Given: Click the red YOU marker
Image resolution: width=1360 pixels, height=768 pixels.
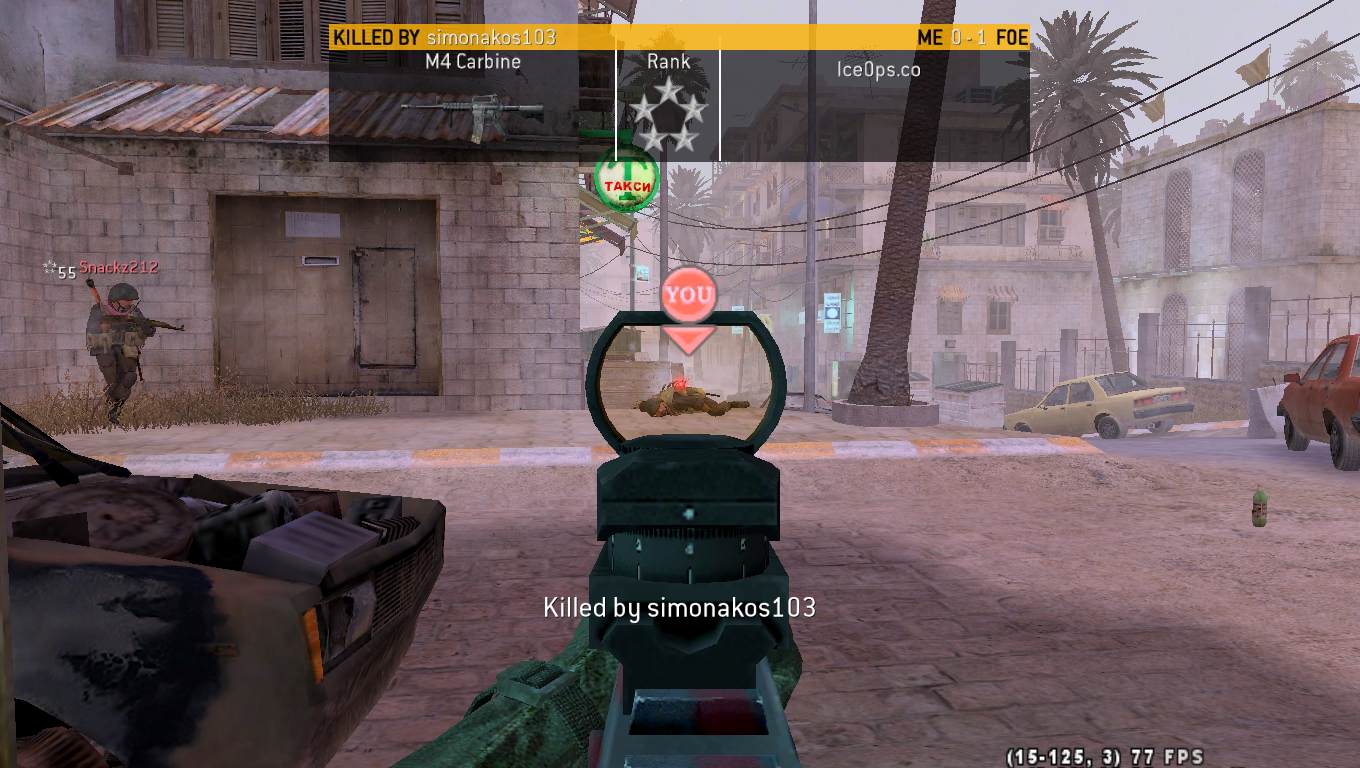Looking at the screenshot, I should [x=689, y=296].
